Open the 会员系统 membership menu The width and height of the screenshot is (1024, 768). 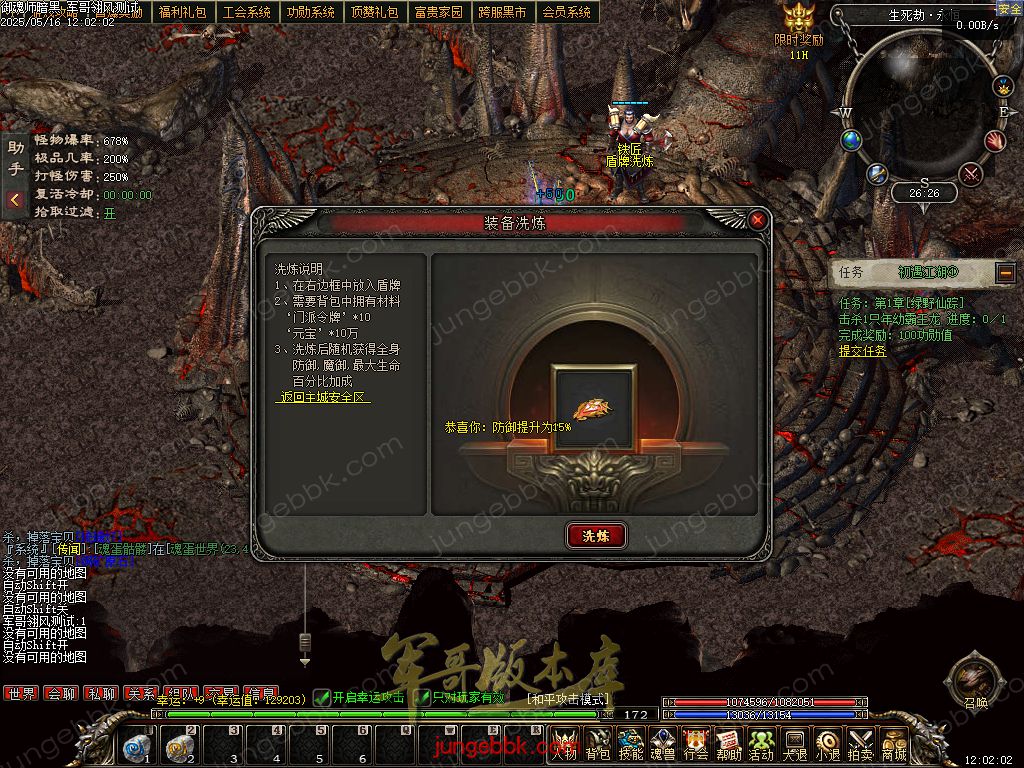click(566, 12)
